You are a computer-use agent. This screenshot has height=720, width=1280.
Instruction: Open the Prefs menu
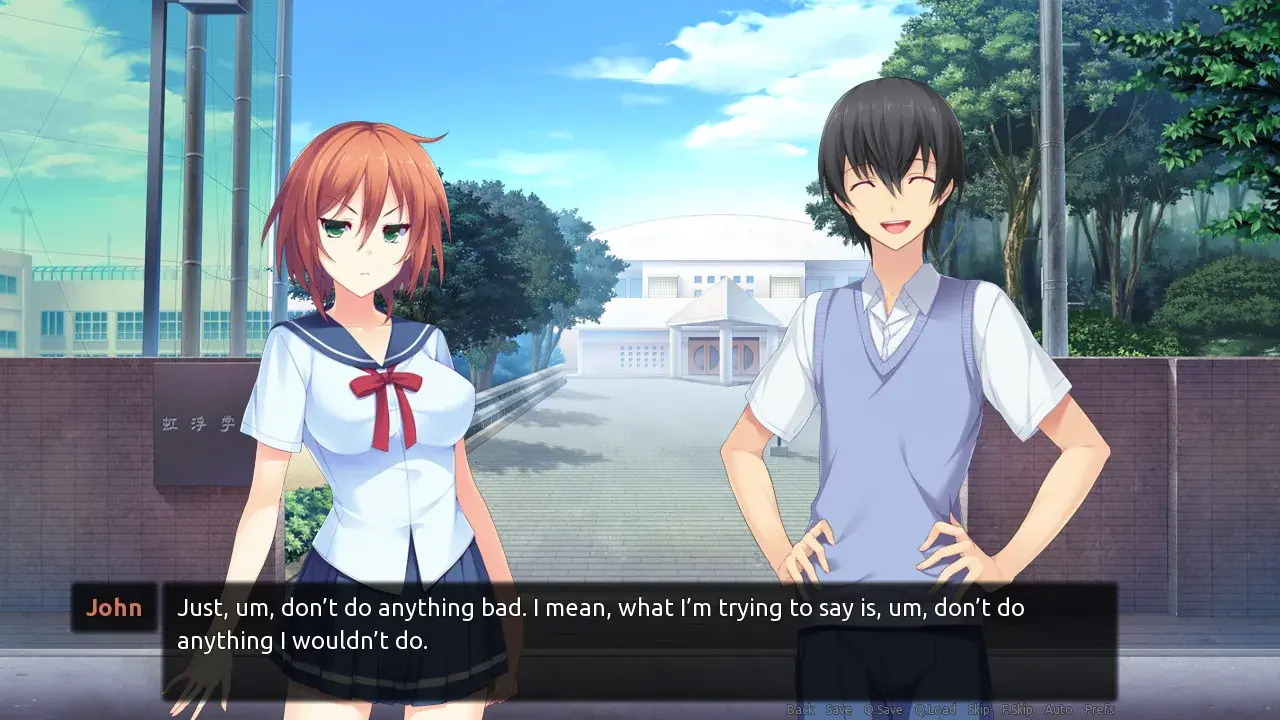pyautogui.click(x=1100, y=710)
